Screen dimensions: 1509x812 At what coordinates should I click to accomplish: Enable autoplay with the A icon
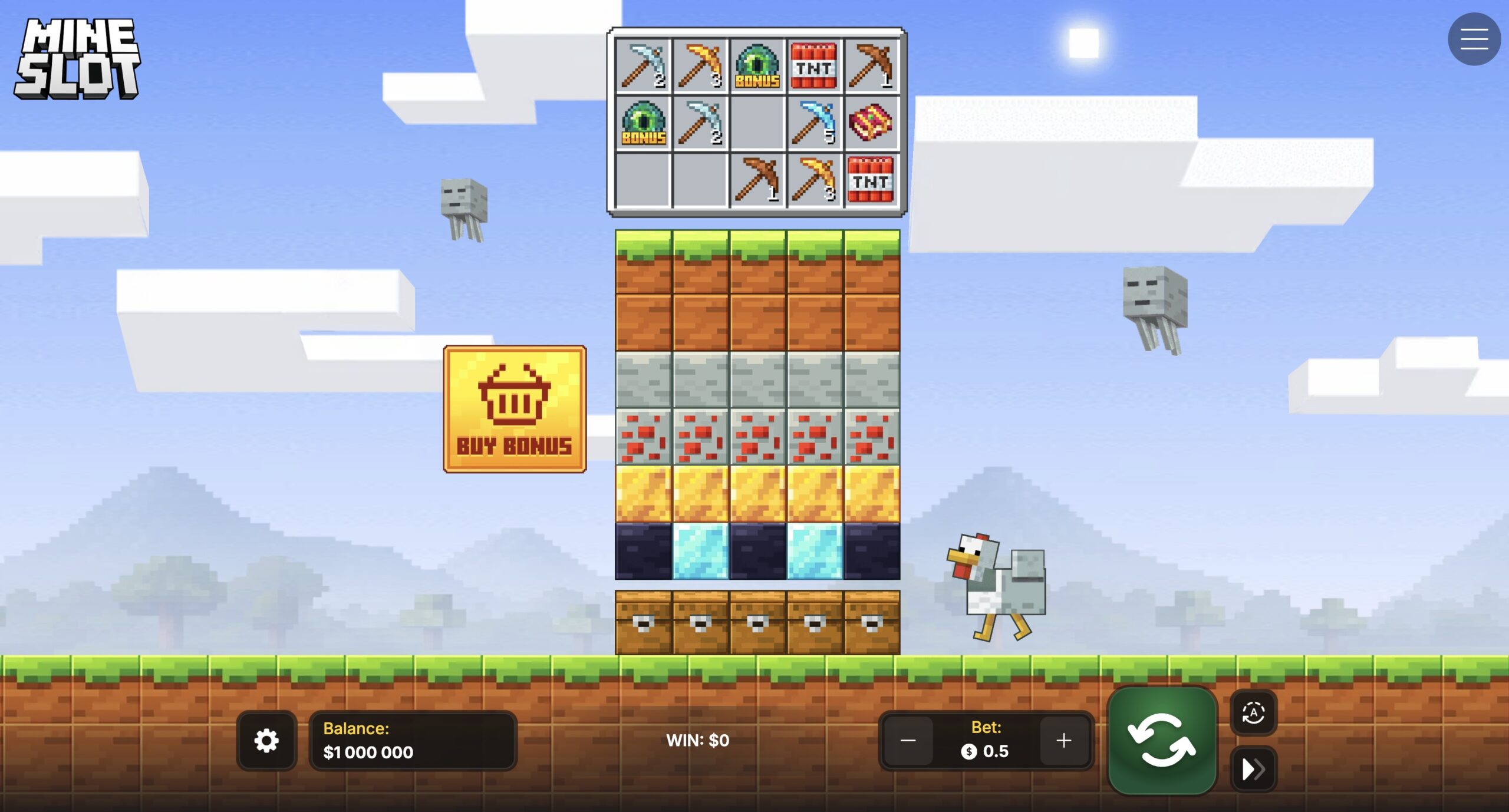[x=1253, y=713]
